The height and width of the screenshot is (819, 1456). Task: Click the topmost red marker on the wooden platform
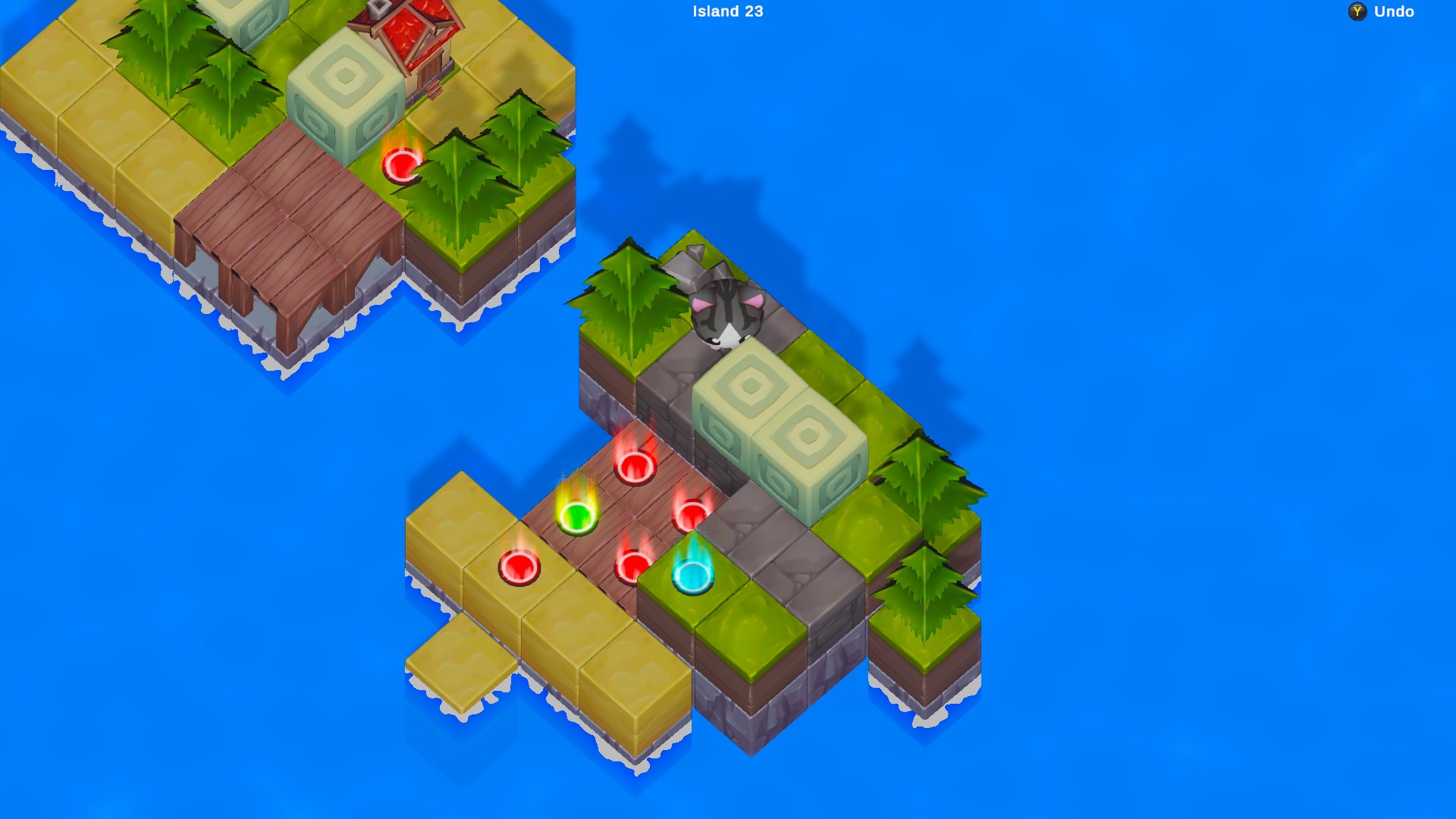635,466
